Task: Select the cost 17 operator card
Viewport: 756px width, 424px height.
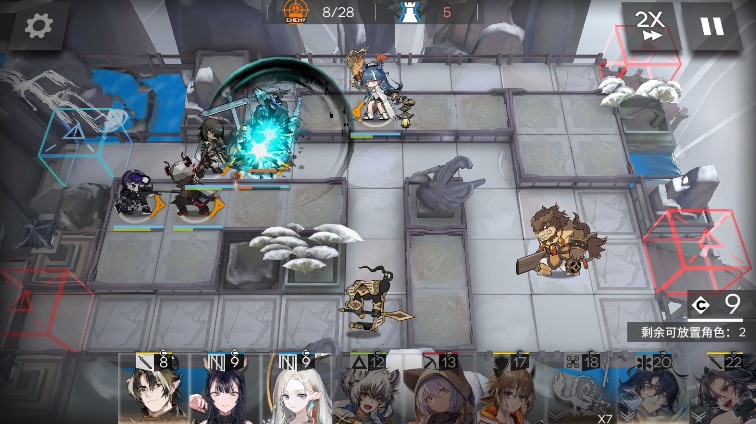Action: (508, 392)
